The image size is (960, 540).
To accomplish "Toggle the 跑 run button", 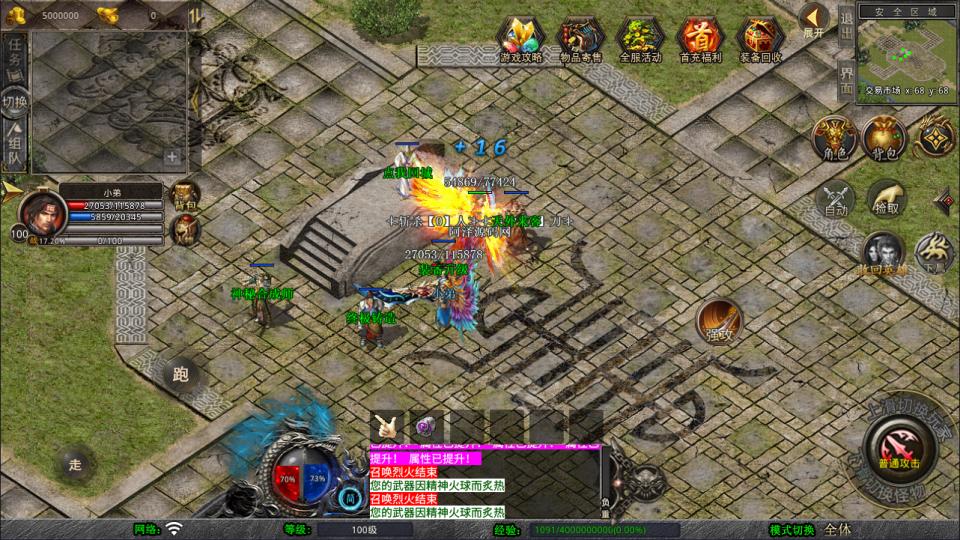I will (x=180, y=375).
